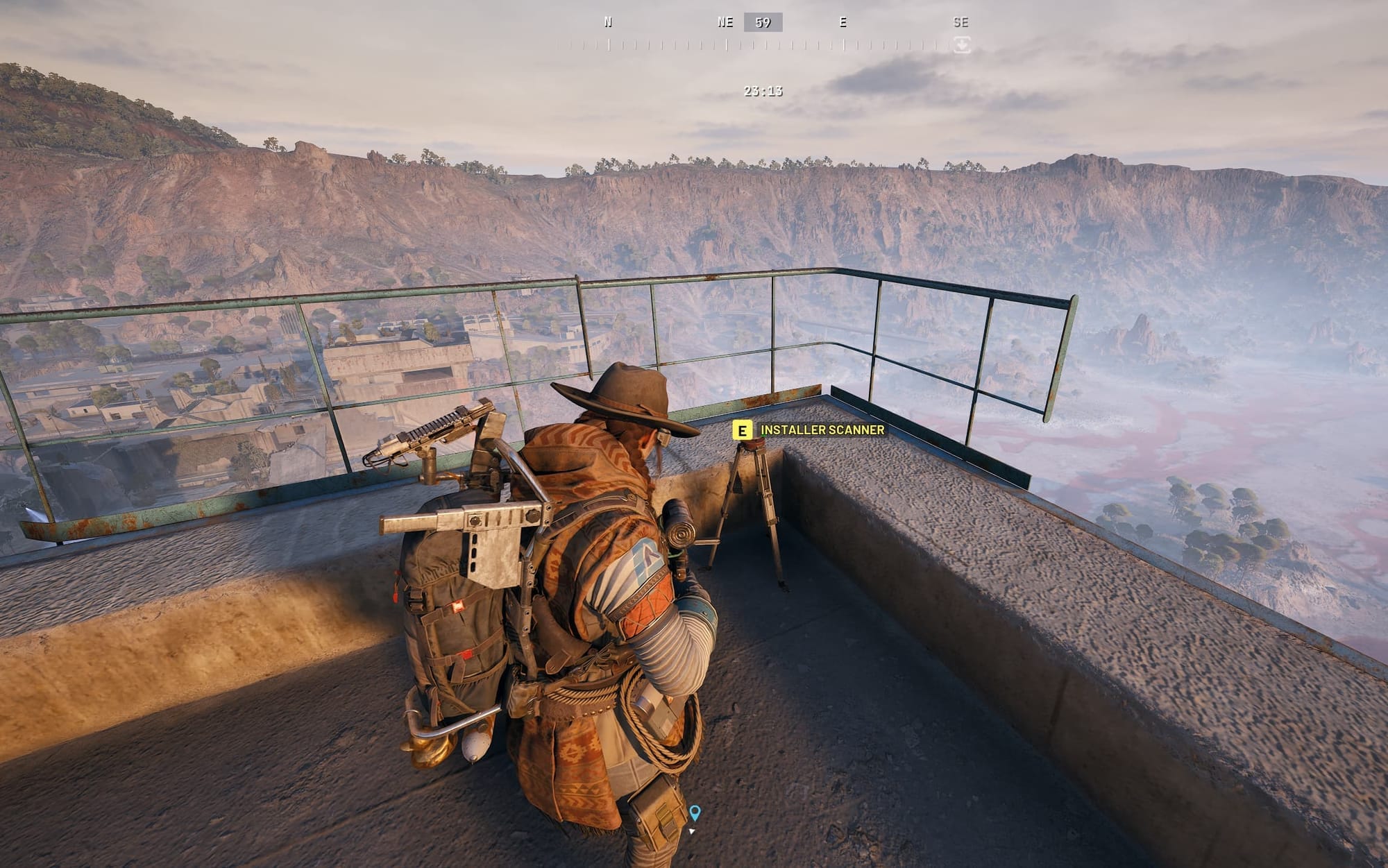Select the blue waypoint pin marker
Viewport: 1388px width, 868px height.
click(x=694, y=812)
